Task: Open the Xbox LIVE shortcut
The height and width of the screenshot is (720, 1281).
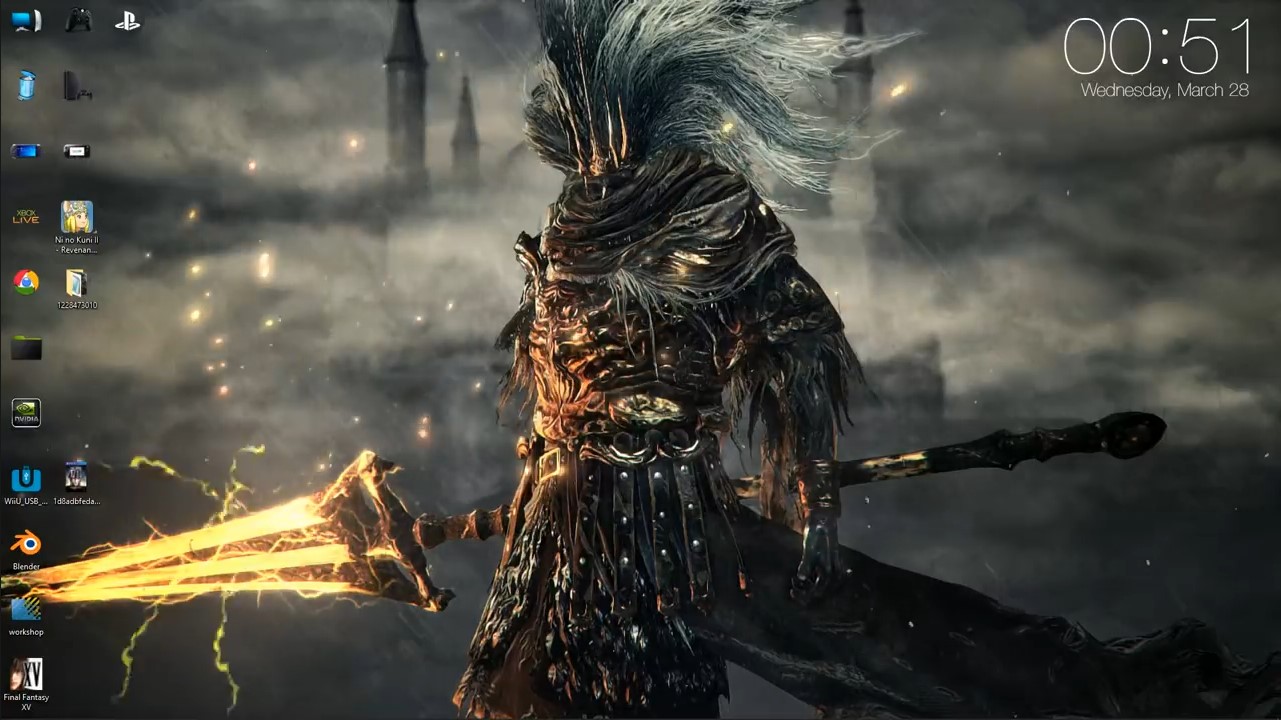Action: pyautogui.click(x=26, y=217)
